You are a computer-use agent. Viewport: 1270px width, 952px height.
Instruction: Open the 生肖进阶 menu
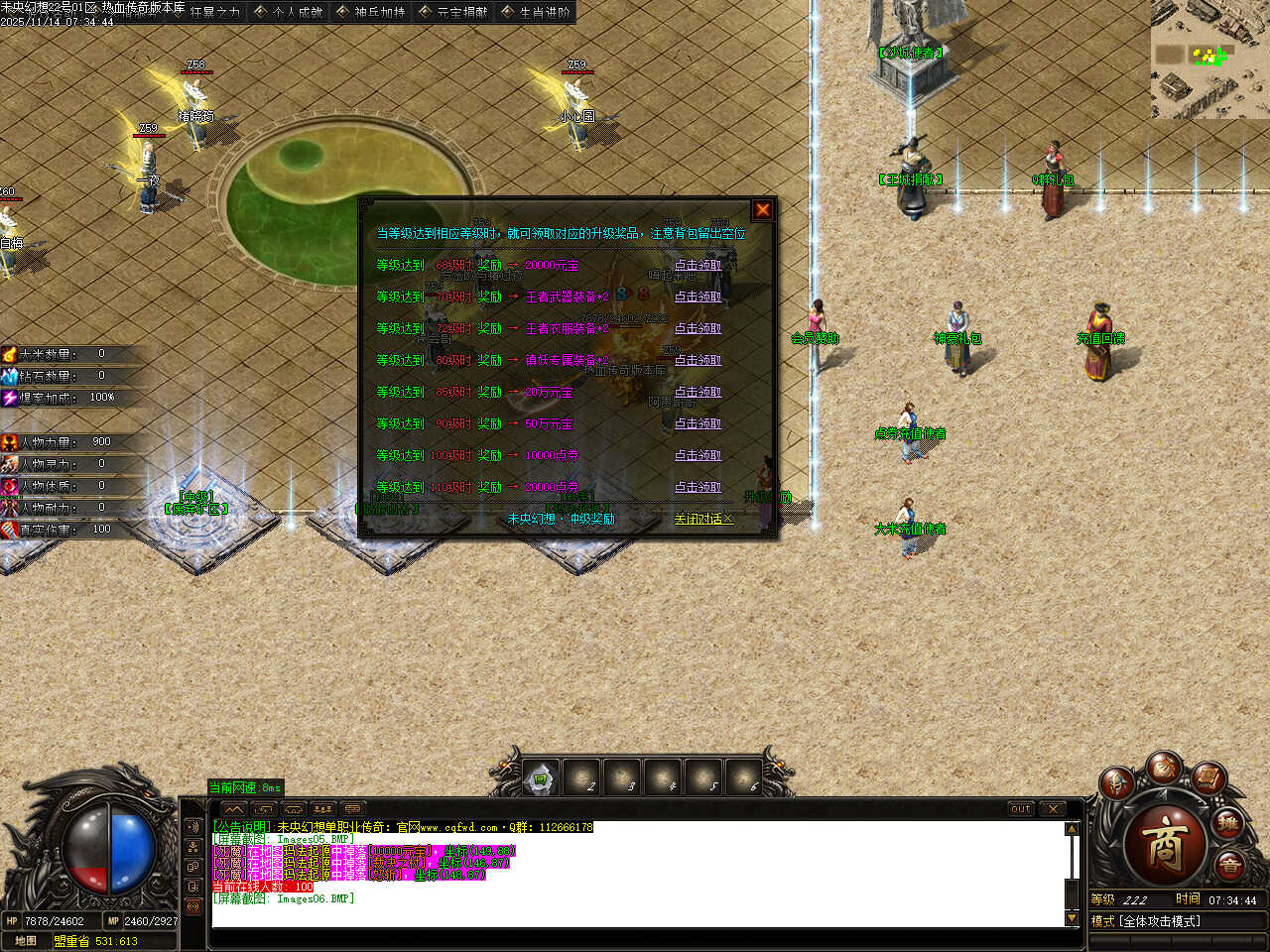pos(536,12)
